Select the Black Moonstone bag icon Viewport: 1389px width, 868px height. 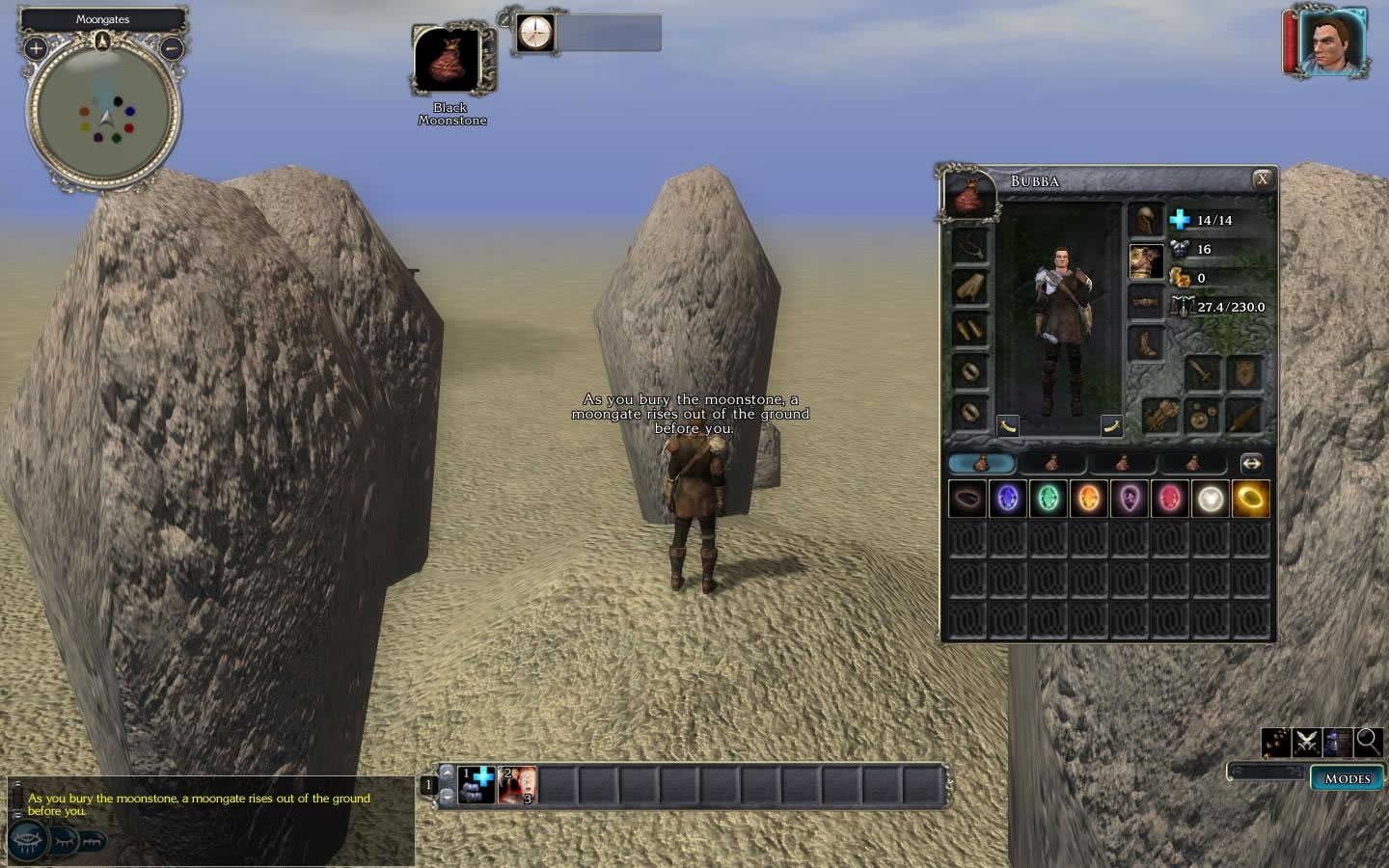click(450, 60)
